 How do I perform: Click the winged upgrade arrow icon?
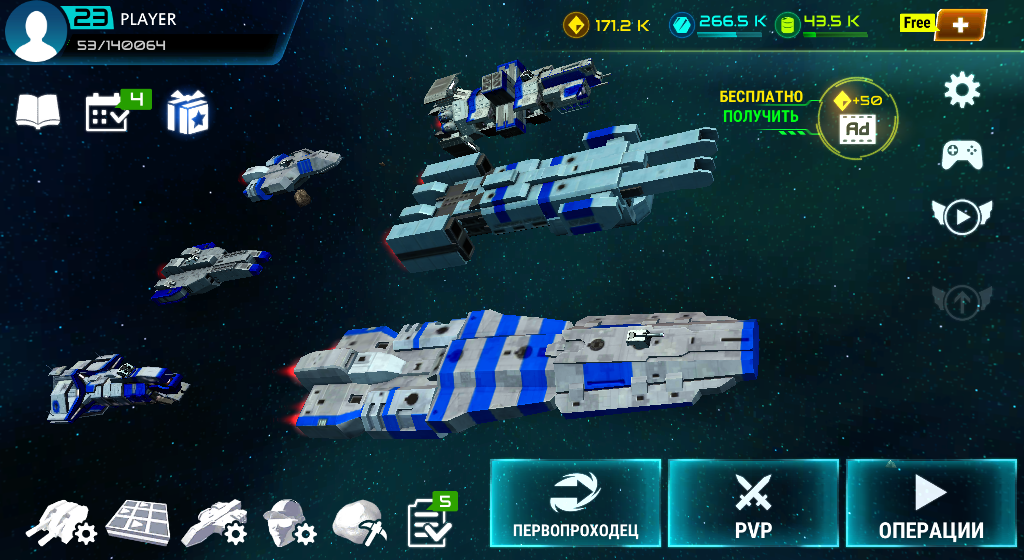pos(962,300)
